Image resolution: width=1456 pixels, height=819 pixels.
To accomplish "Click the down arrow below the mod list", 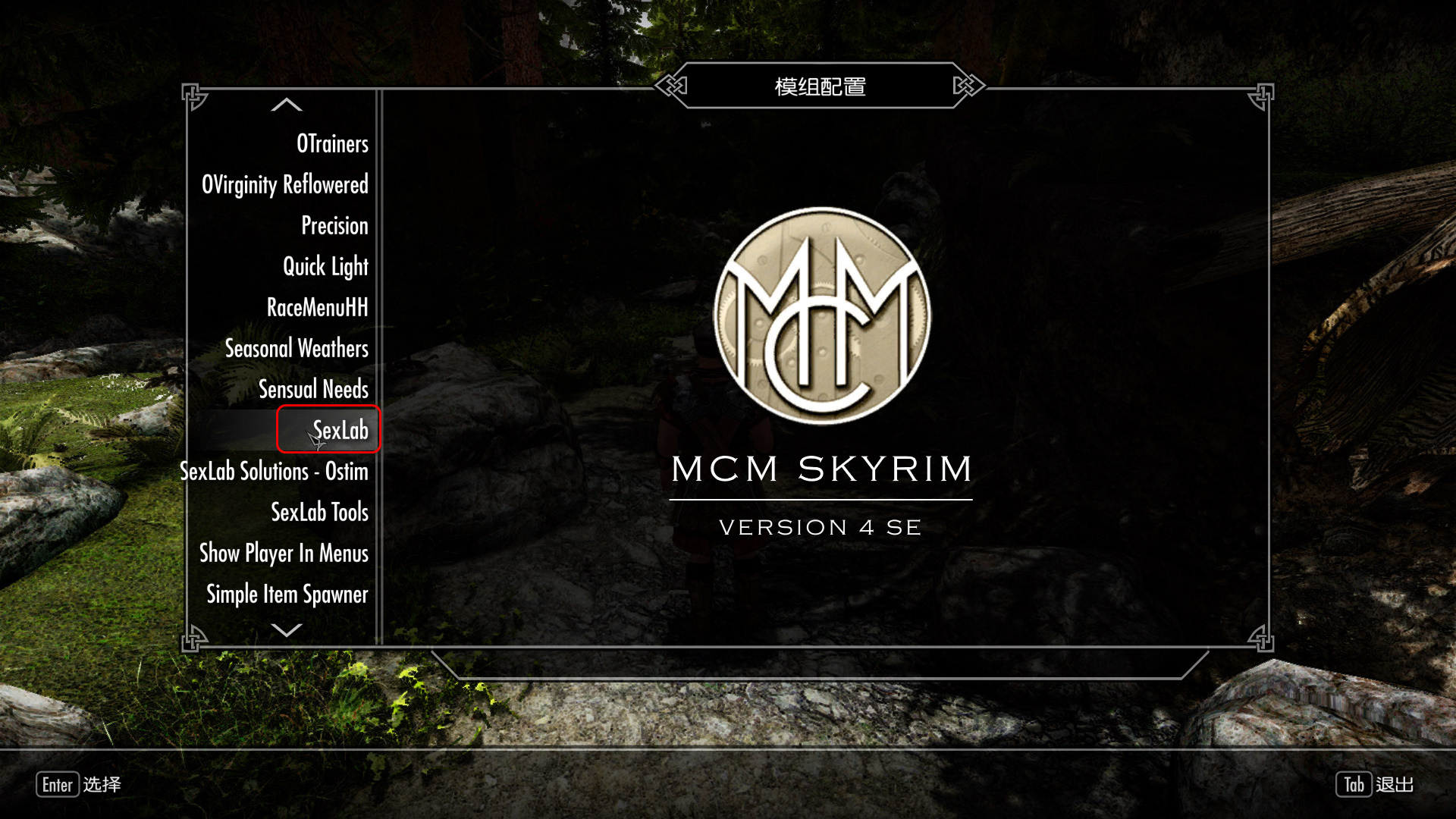I will pyautogui.click(x=287, y=630).
